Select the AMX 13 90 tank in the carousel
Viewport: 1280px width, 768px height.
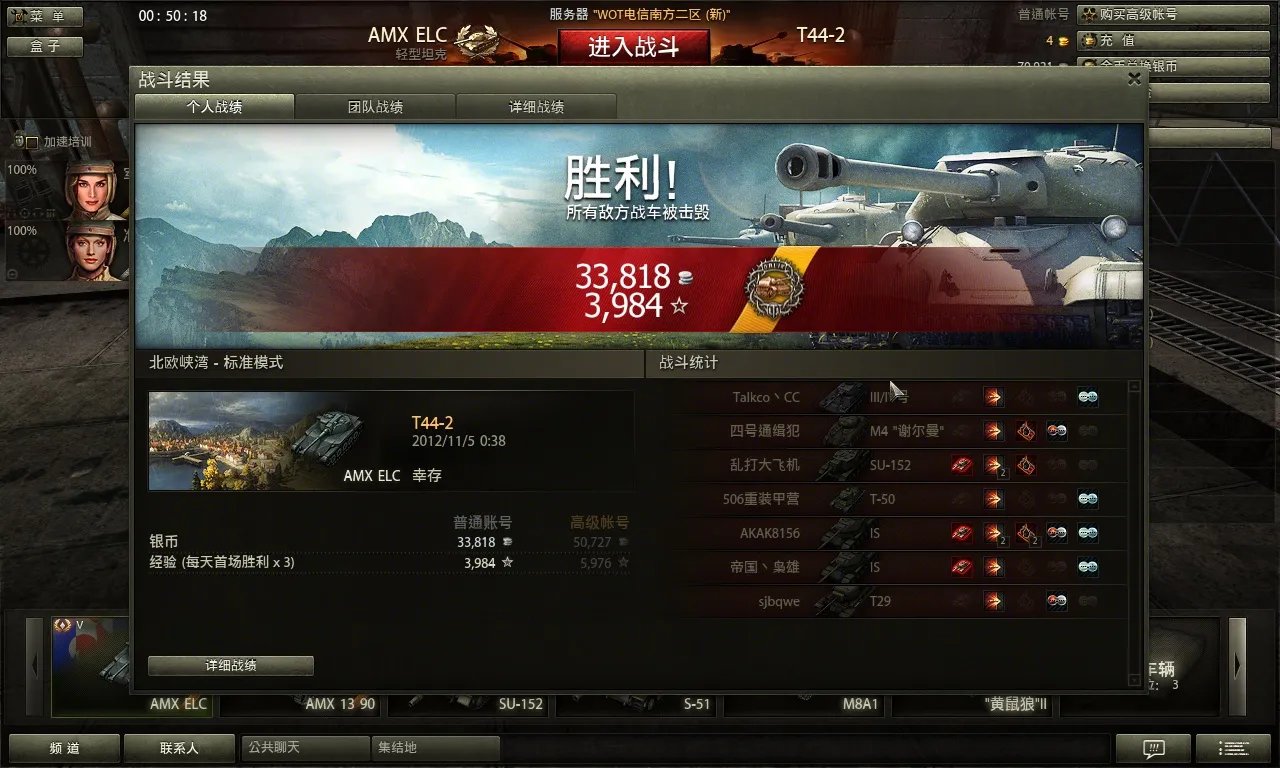point(337,703)
